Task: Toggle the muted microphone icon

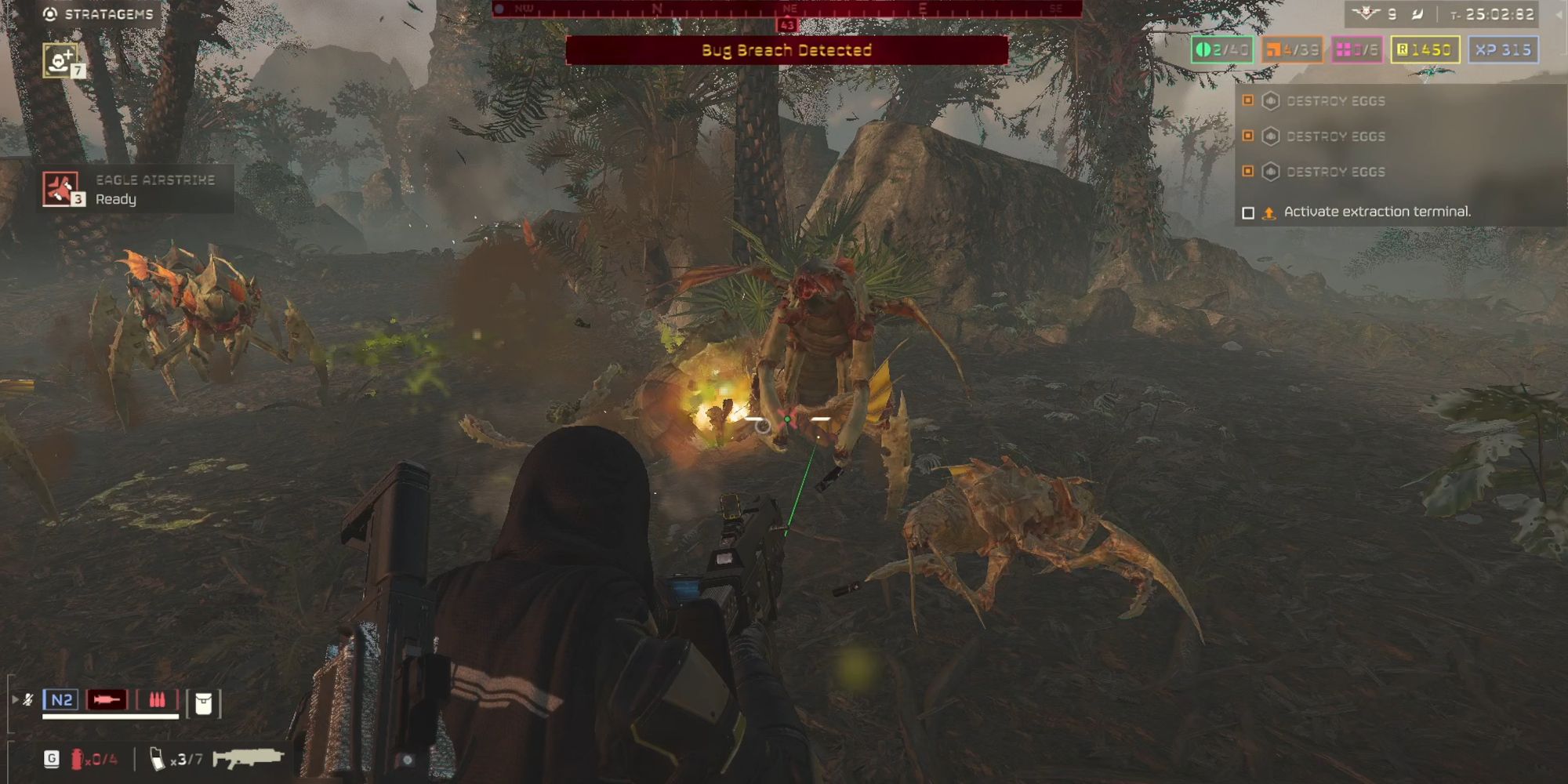Action: pyautogui.click(x=28, y=699)
